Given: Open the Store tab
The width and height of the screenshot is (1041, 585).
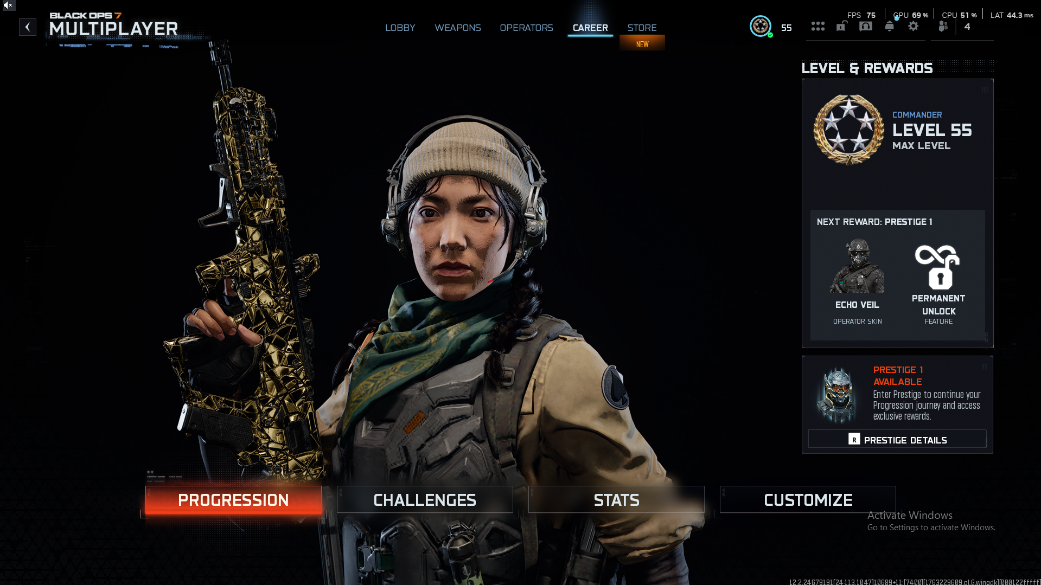Looking at the screenshot, I should pyautogui.click(x=642, y=28).
